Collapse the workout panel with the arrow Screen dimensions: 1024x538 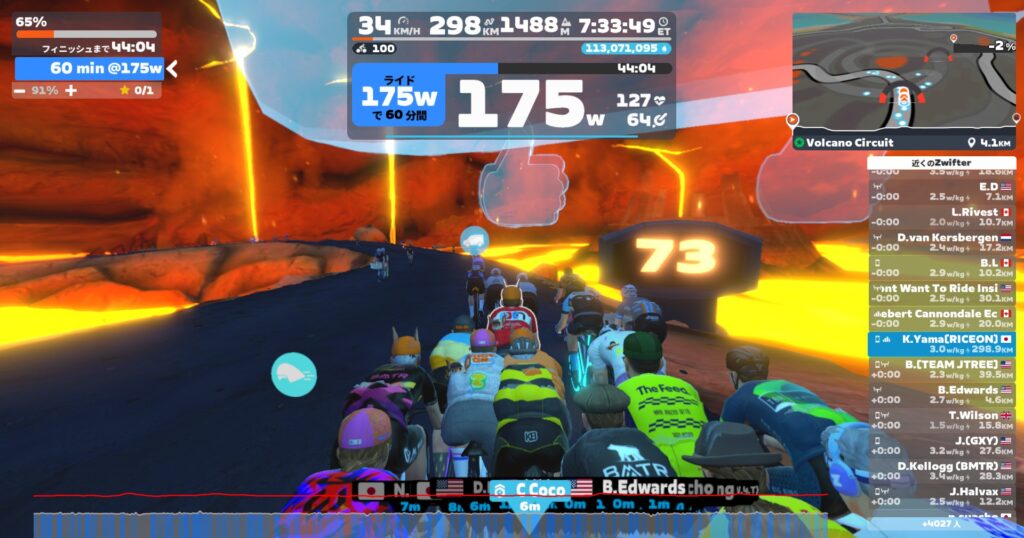pyautogui.click(x=172, y=68)
